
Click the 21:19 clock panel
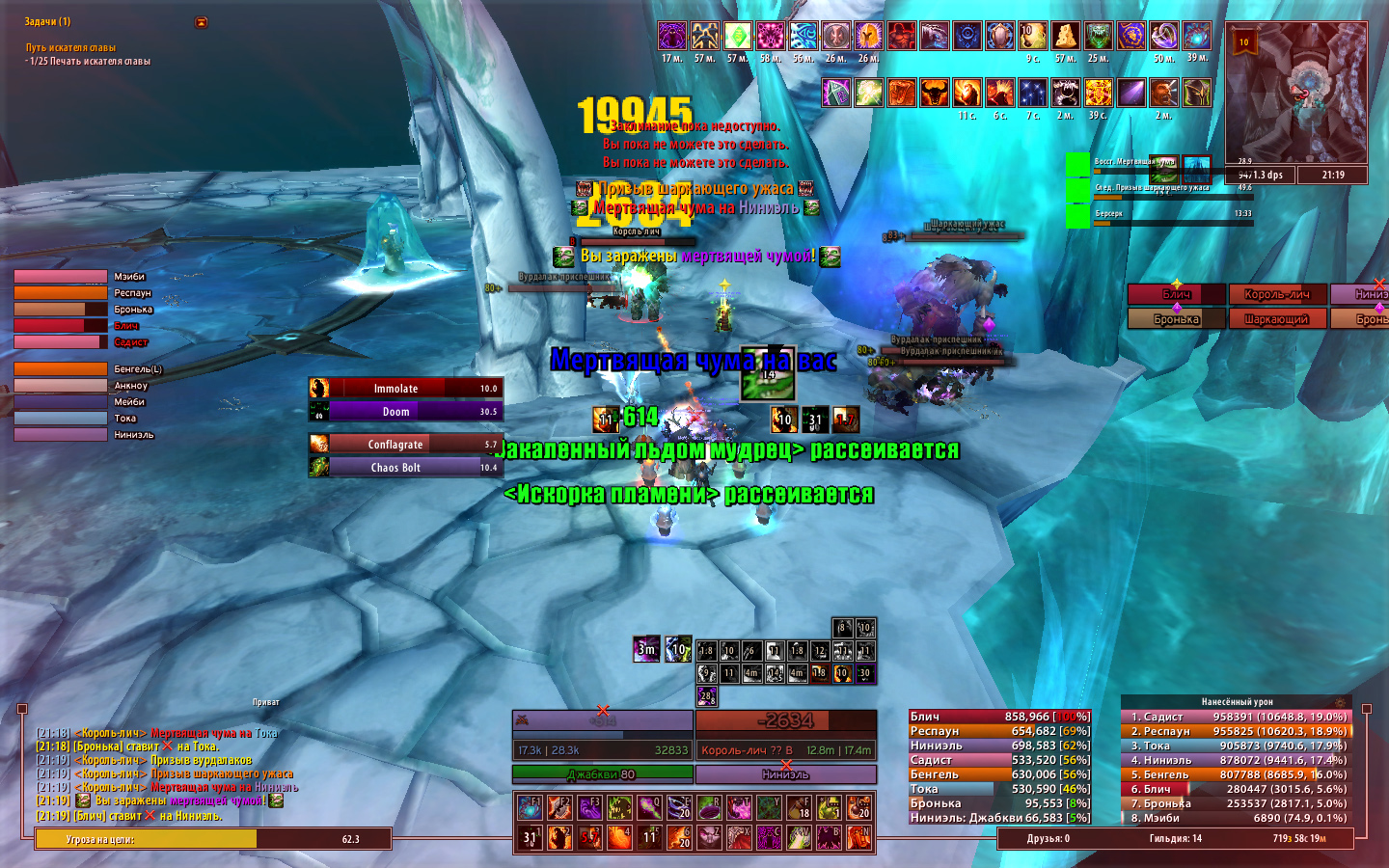click(x=1332, y=175)
